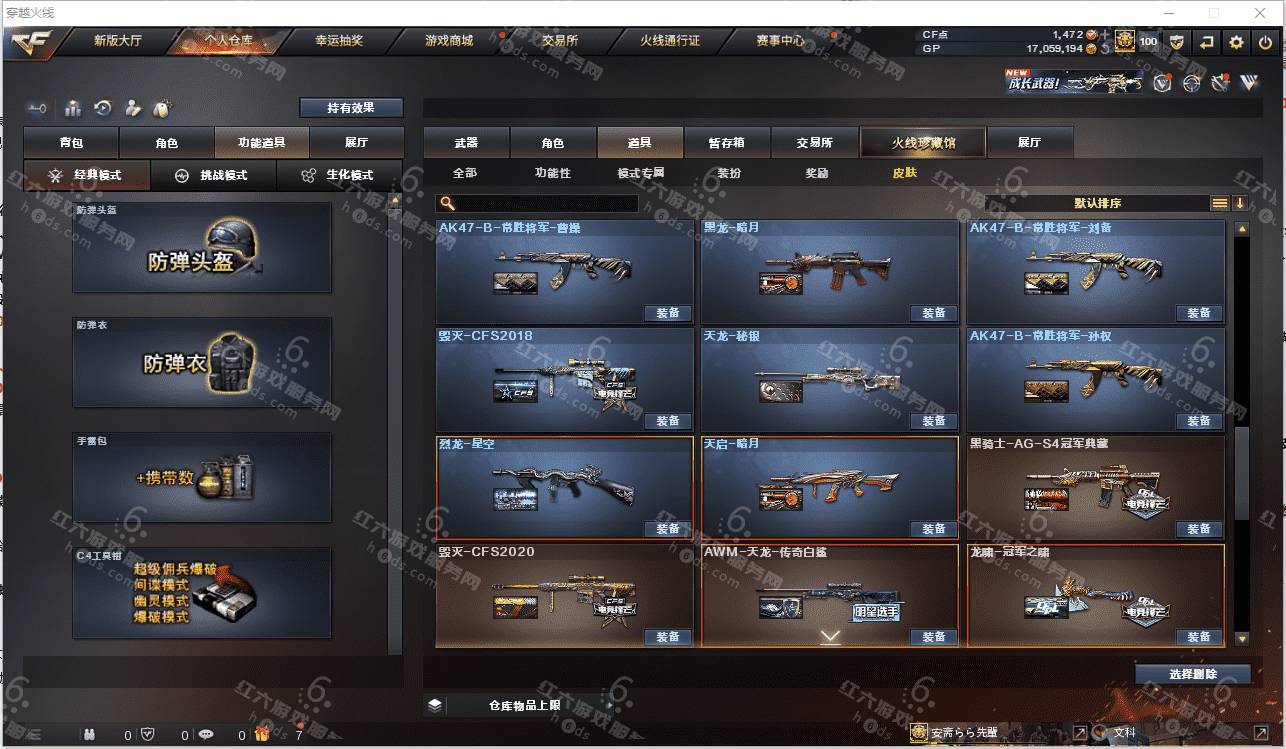Switch to 暂存箱 storage tab
The height and width of the screenshot is (749, 1286).
point(726,143)
